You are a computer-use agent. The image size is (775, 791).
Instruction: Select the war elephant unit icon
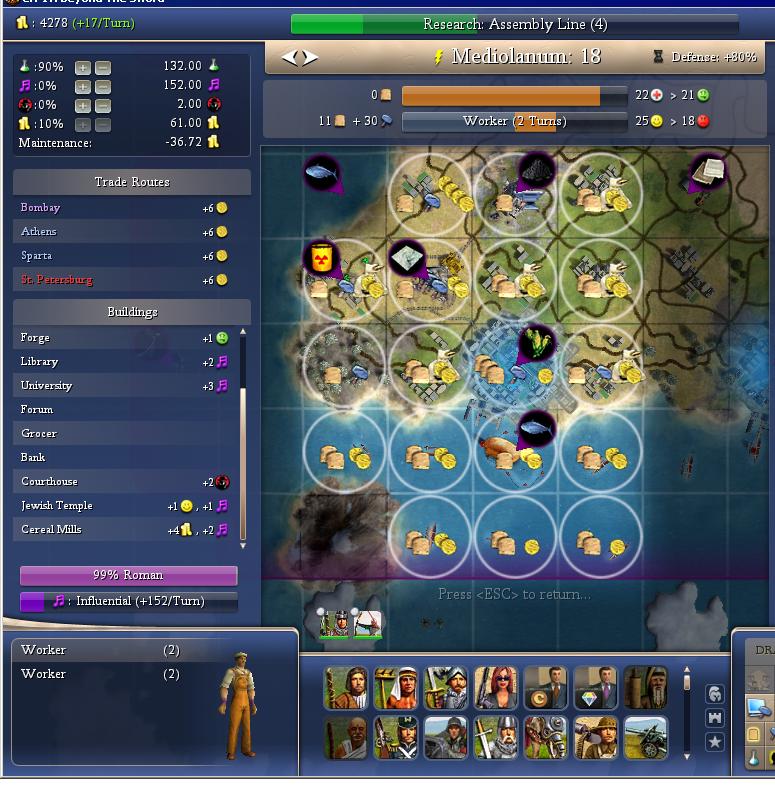(x=545, y=739)
